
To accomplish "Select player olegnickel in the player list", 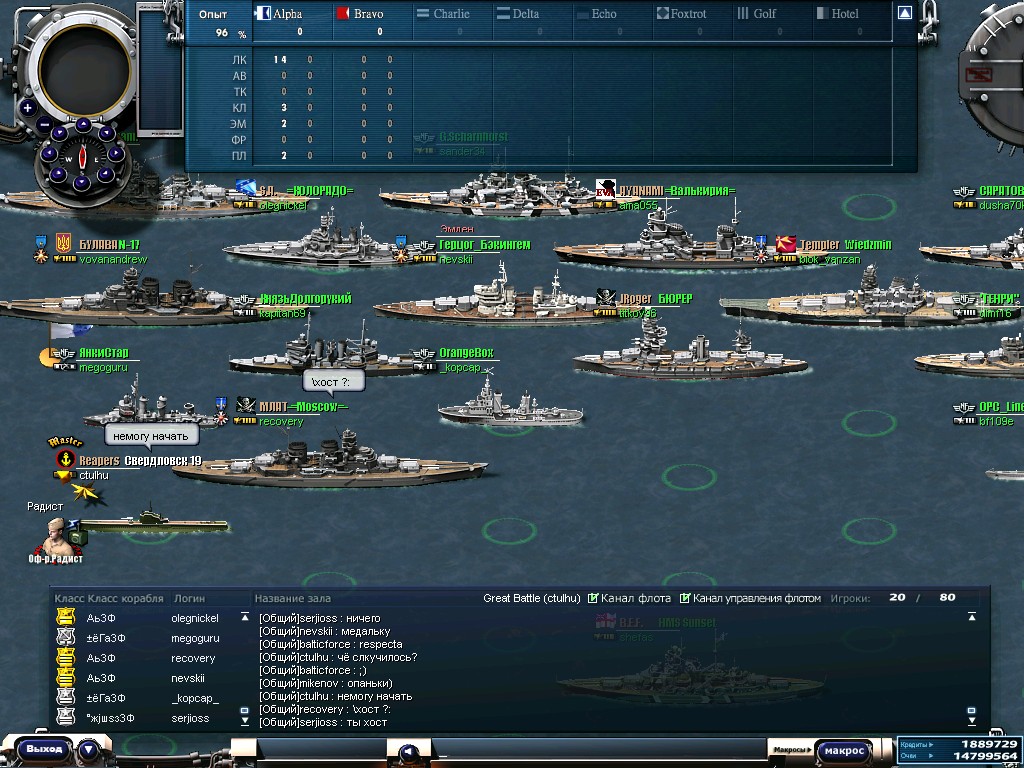I will coord(194,619).
